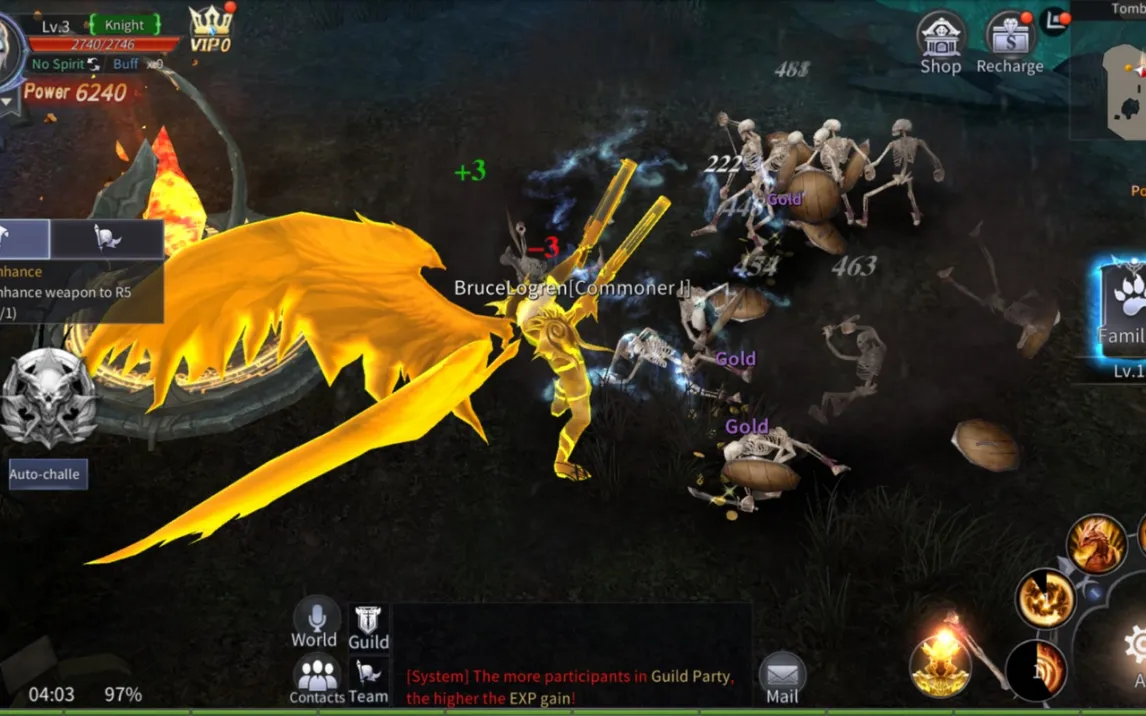Activate the fire dragon skill

[x=1097, y=544]
